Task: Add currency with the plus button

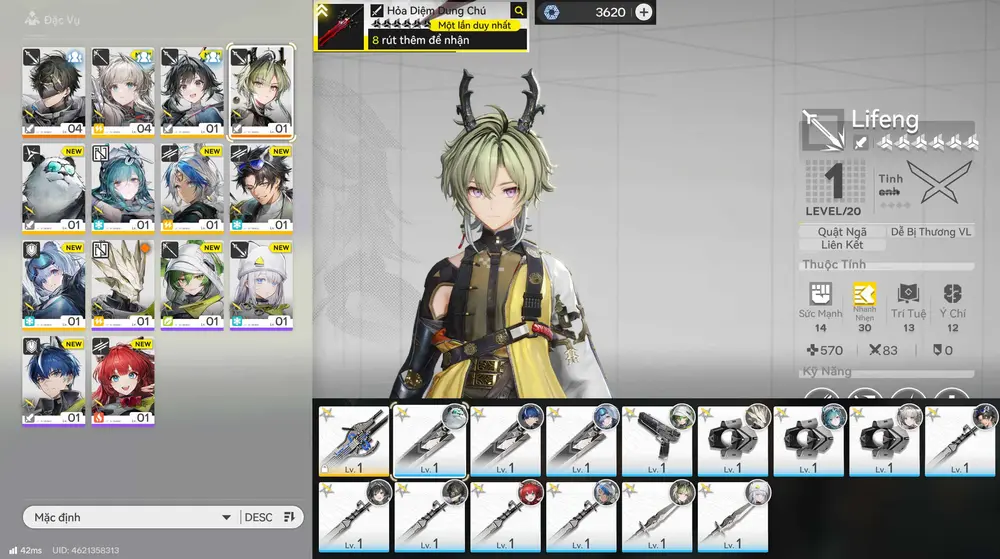Action: coord(644,12)
